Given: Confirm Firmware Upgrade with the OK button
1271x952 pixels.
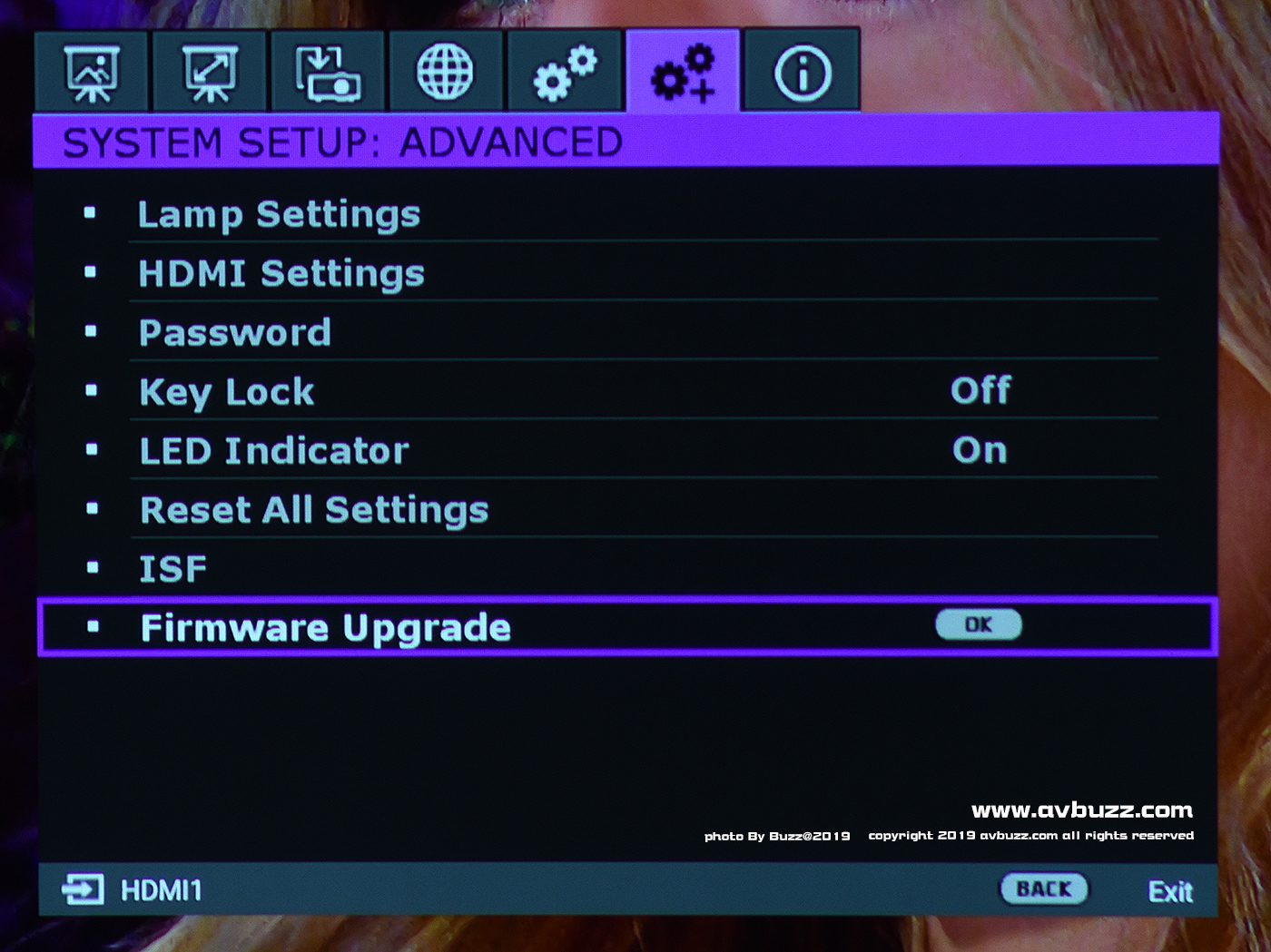Looking at the screenshot, I should point(979,624).
